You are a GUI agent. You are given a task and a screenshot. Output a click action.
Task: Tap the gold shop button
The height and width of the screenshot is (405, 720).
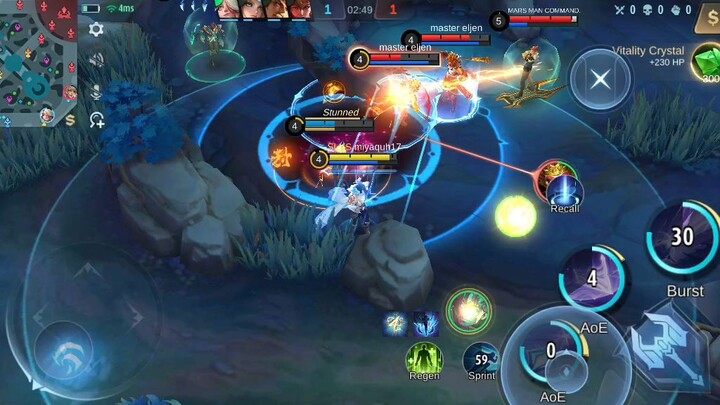[x=706, y=20]
